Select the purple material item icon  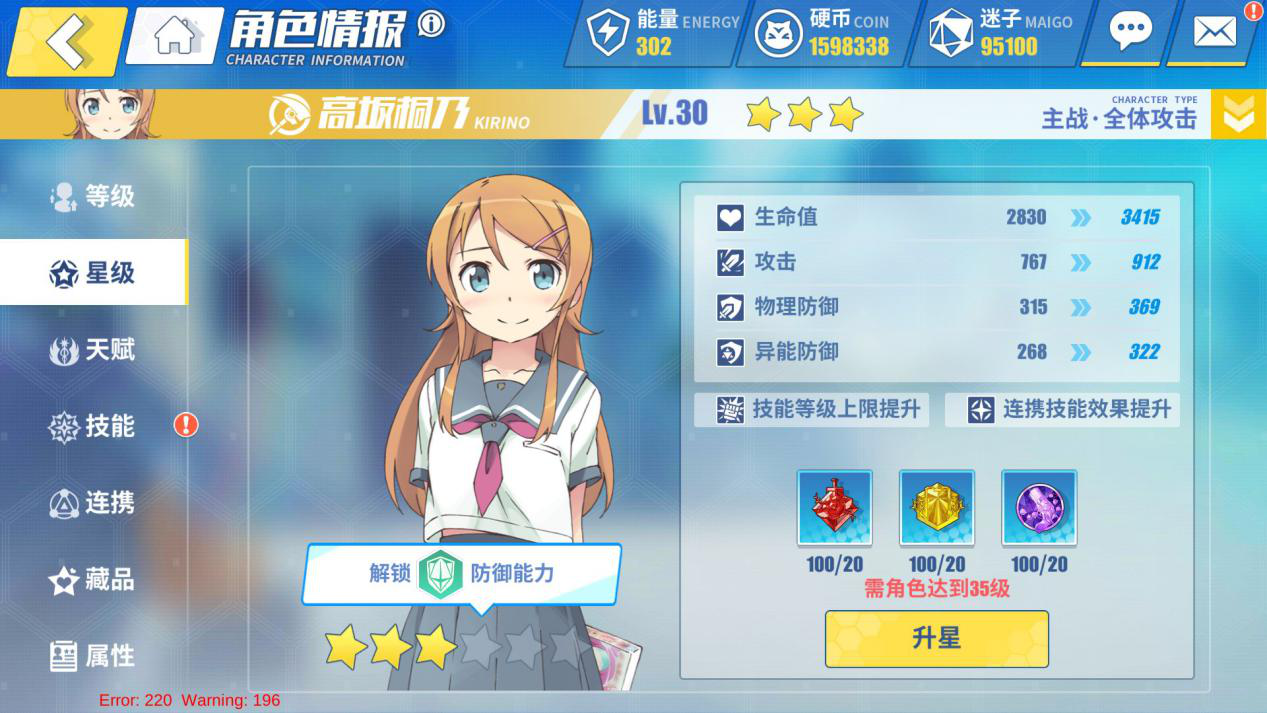[x=1039, y=508]
